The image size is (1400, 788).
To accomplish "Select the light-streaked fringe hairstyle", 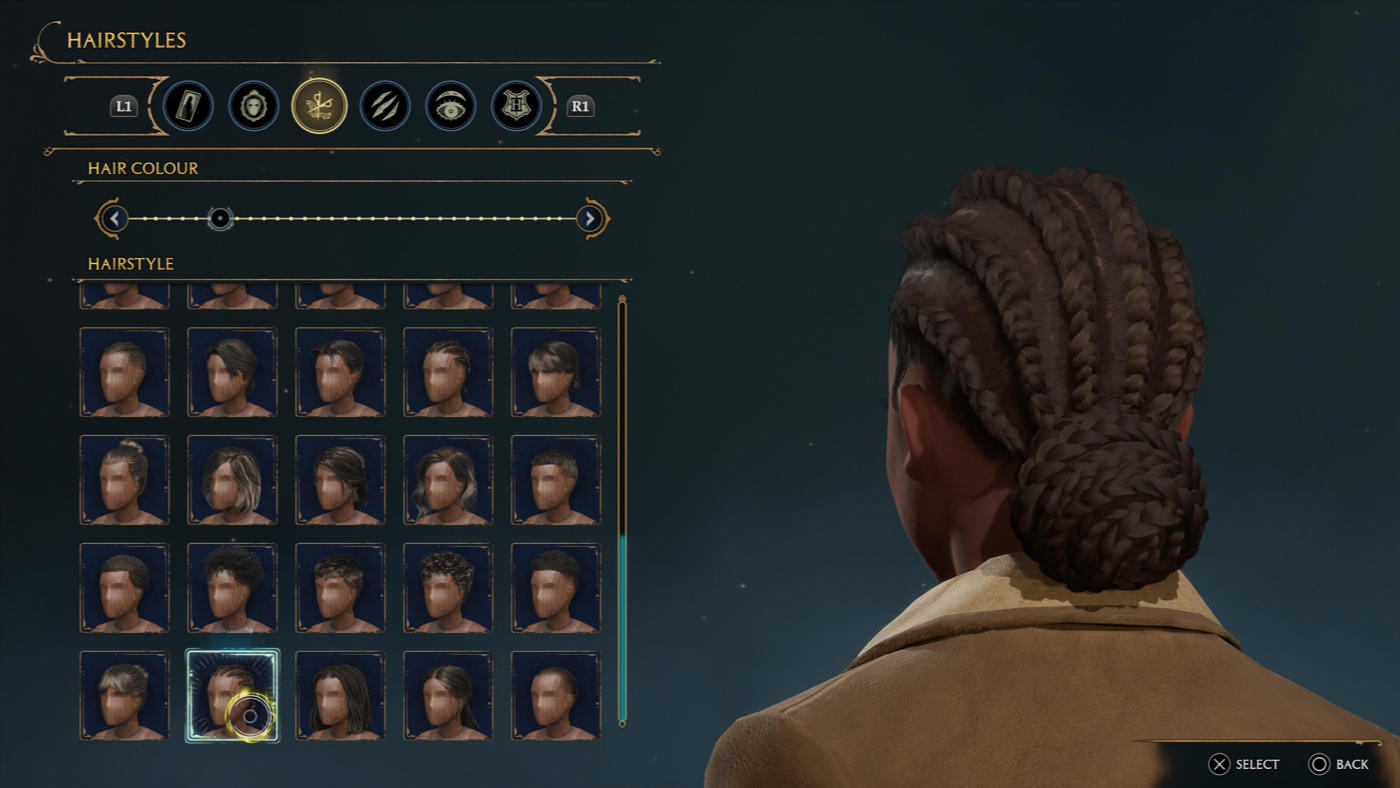I will click(556, 372).
